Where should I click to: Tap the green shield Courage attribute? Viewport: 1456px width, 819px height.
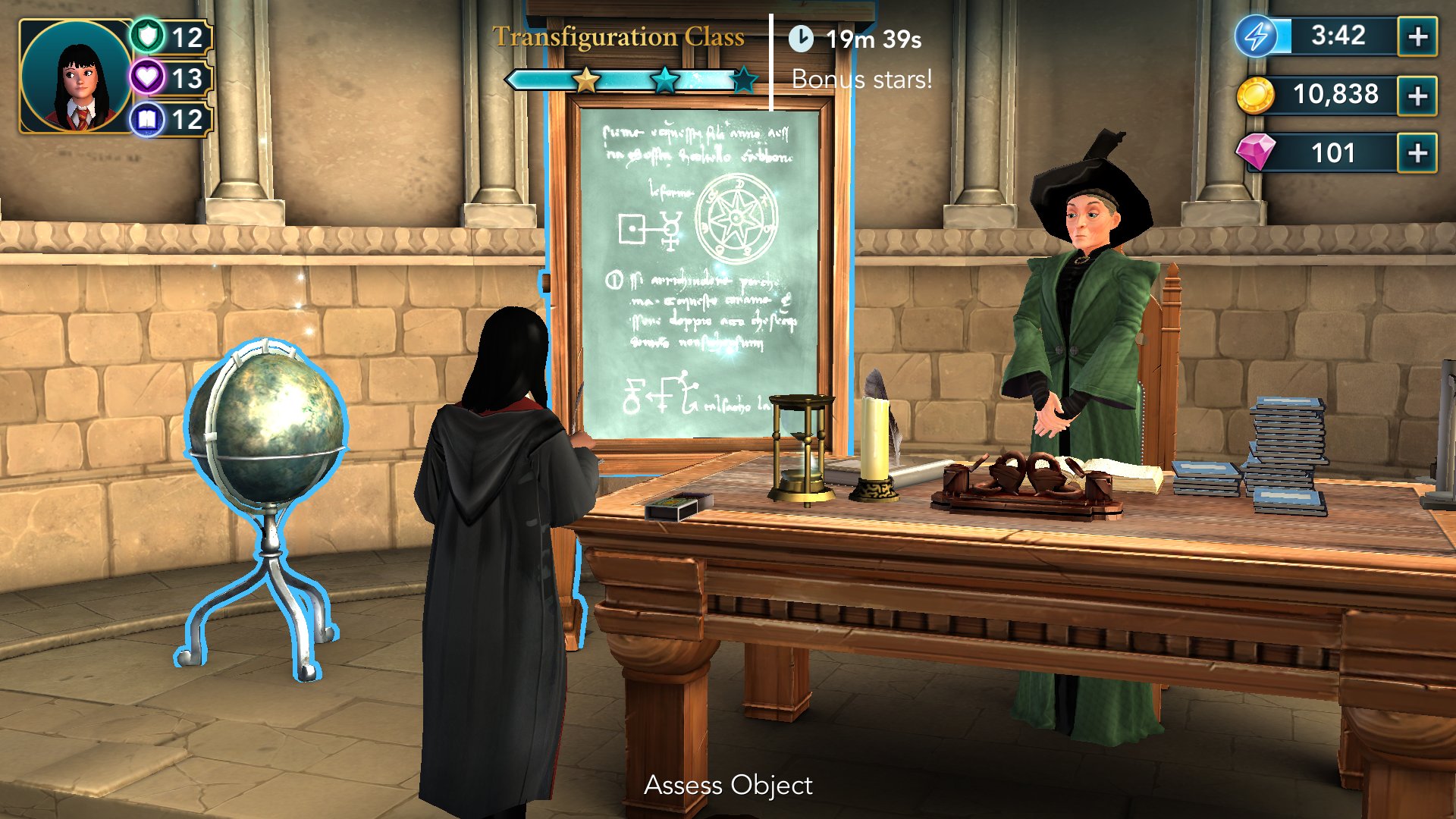148,36
